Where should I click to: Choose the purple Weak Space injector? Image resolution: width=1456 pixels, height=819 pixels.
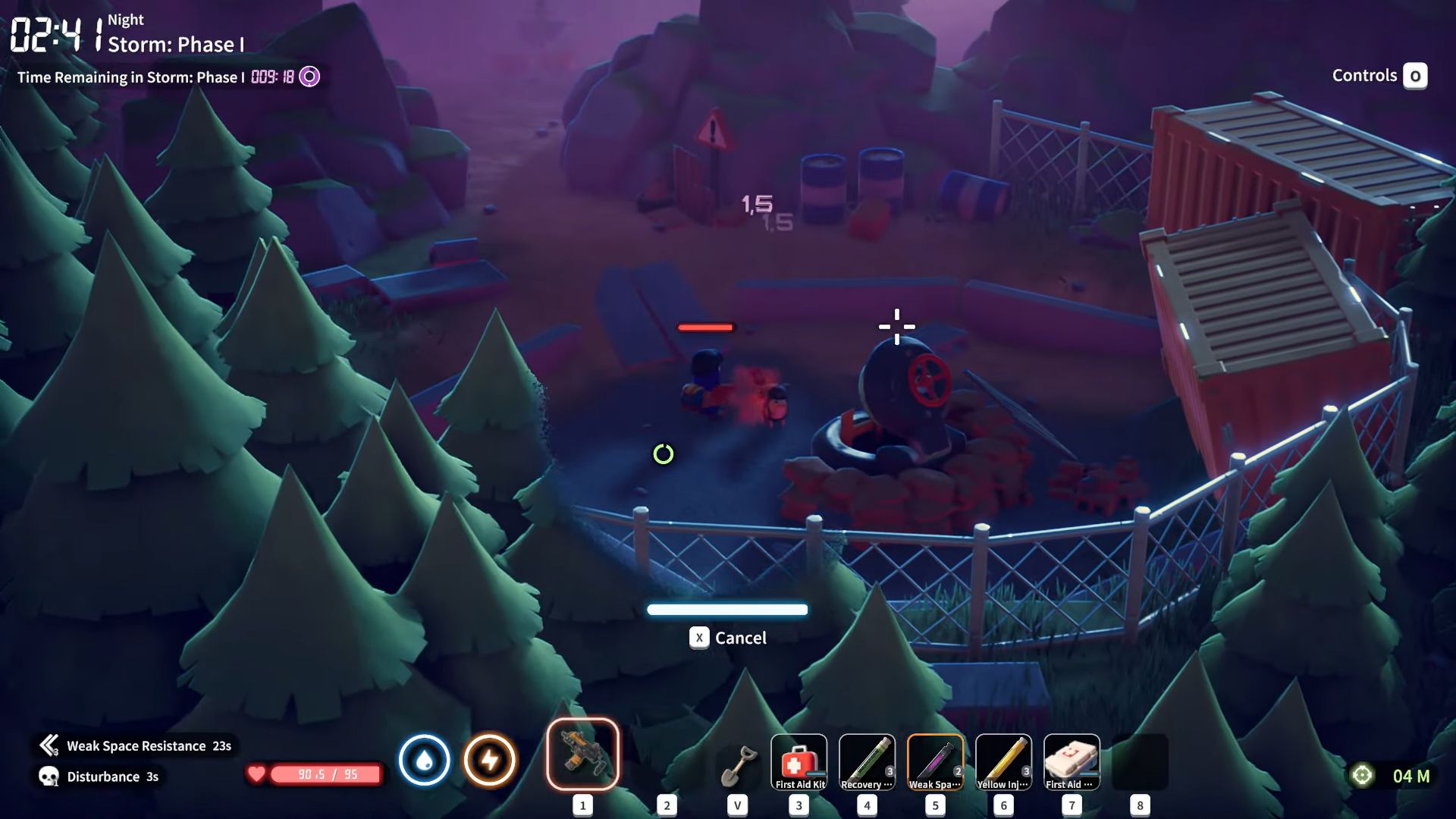[935, 762]
